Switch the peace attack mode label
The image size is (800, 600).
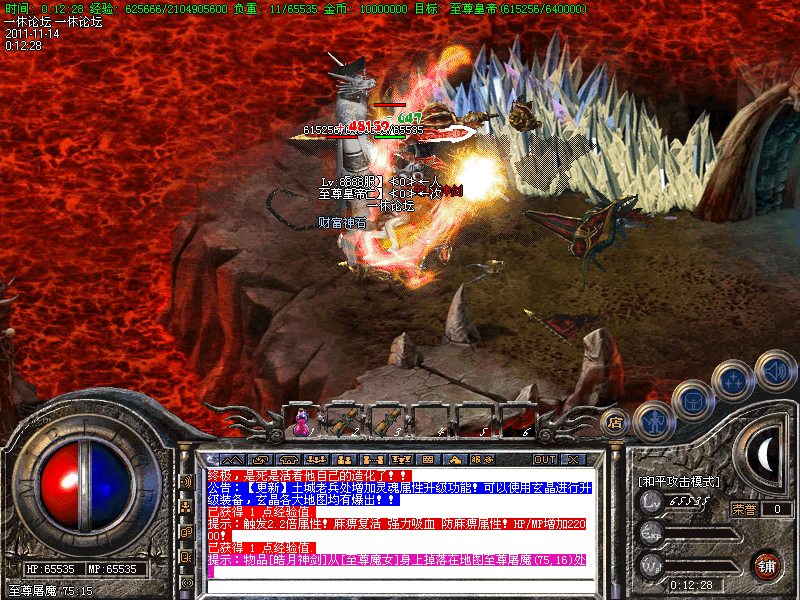click(679, 481)
